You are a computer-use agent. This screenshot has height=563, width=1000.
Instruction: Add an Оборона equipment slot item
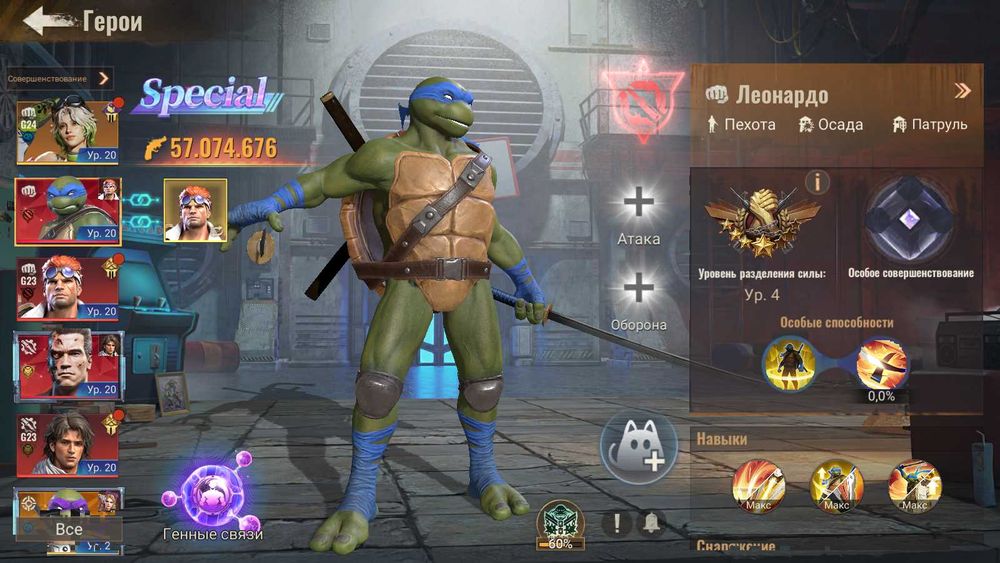pos(638,289)
